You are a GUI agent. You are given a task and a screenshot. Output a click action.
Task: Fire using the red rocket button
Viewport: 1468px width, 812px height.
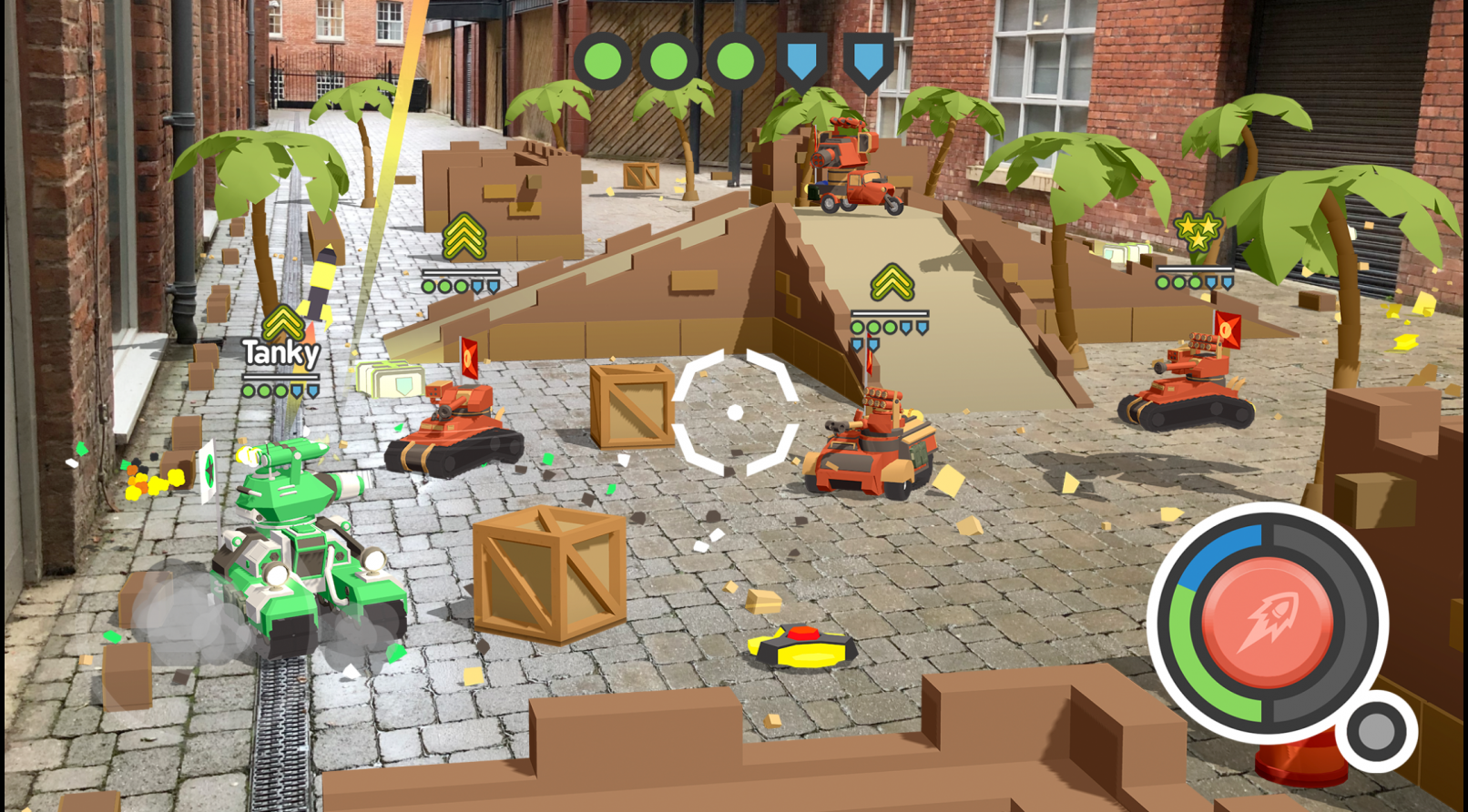pos(1267,622)
